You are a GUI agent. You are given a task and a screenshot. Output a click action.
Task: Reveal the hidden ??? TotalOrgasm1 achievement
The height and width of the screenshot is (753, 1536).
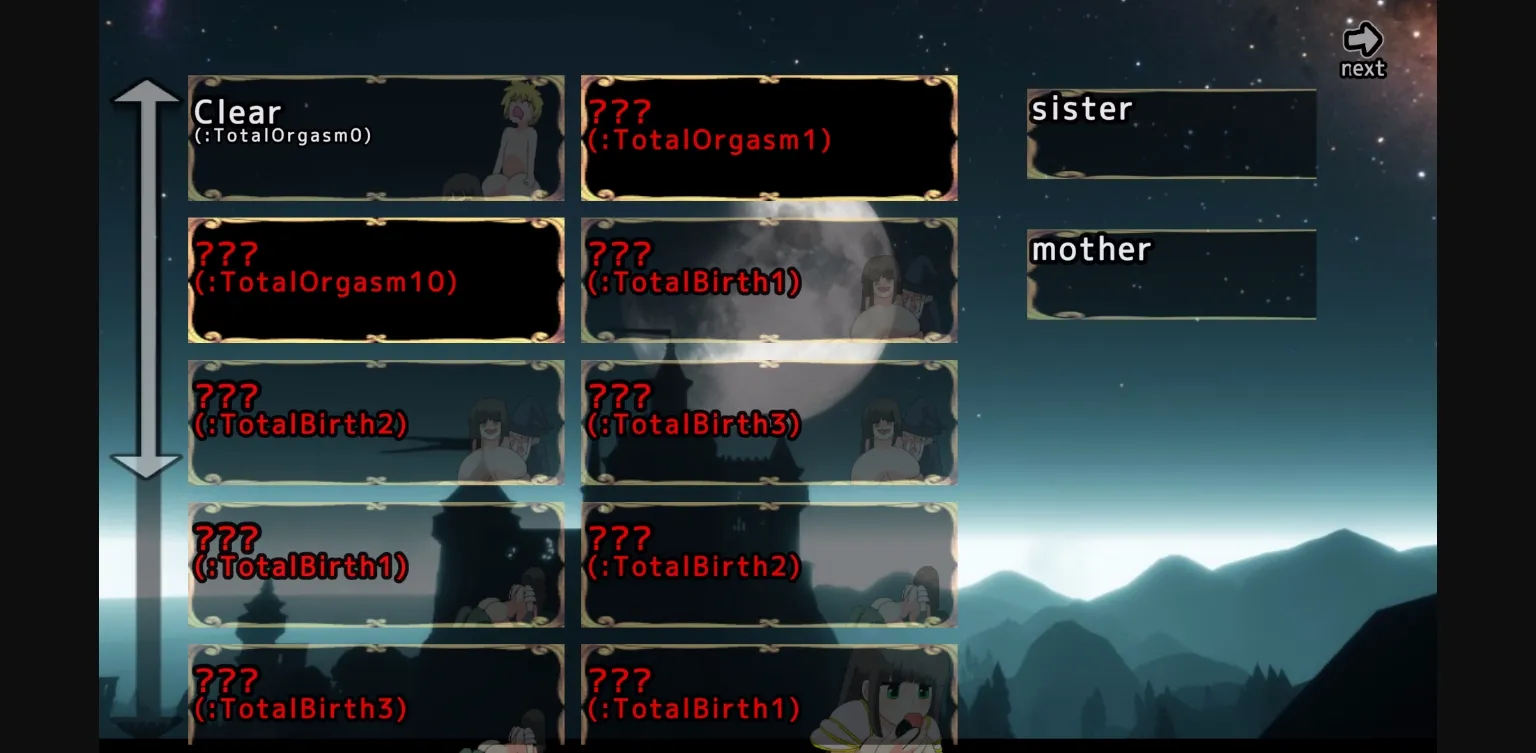coord(768,137)
